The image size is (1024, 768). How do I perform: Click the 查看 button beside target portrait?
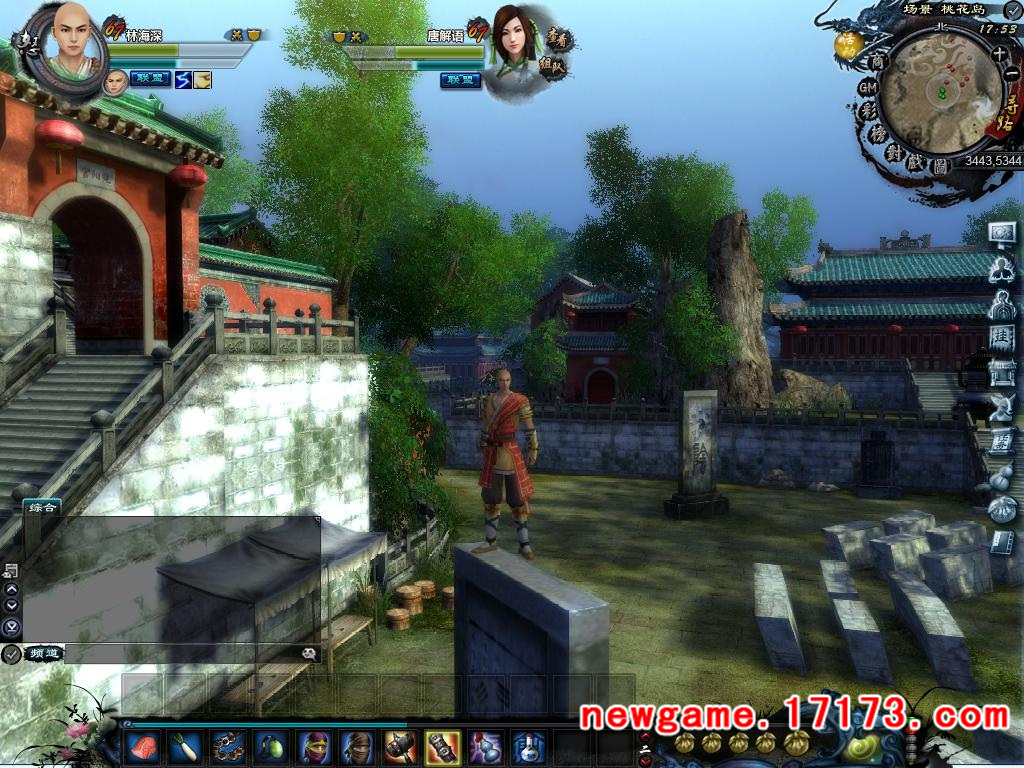[x=559, y=40]
